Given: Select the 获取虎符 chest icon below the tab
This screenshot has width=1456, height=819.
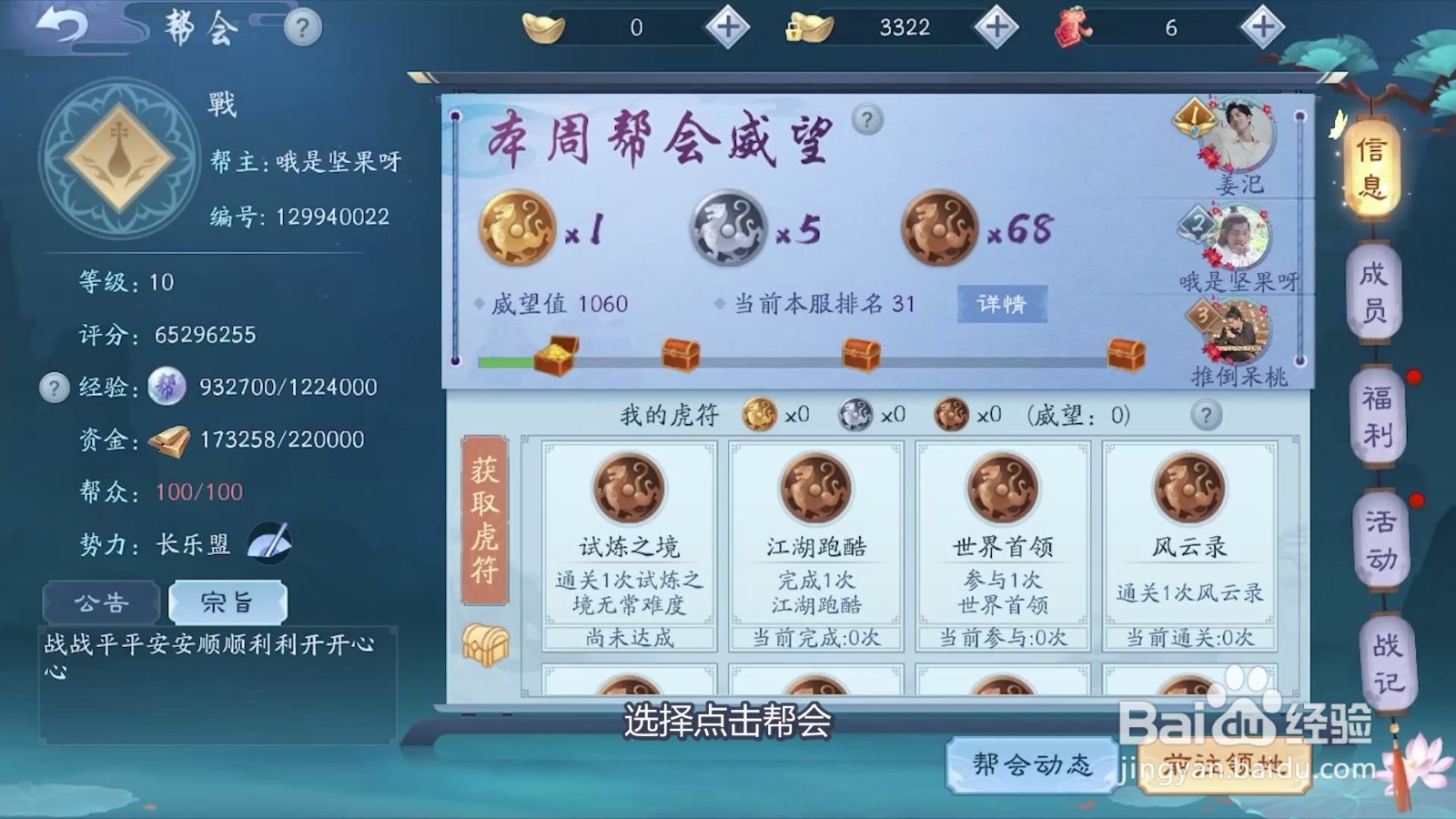Looking at the screenshot, I should point(487,643).
